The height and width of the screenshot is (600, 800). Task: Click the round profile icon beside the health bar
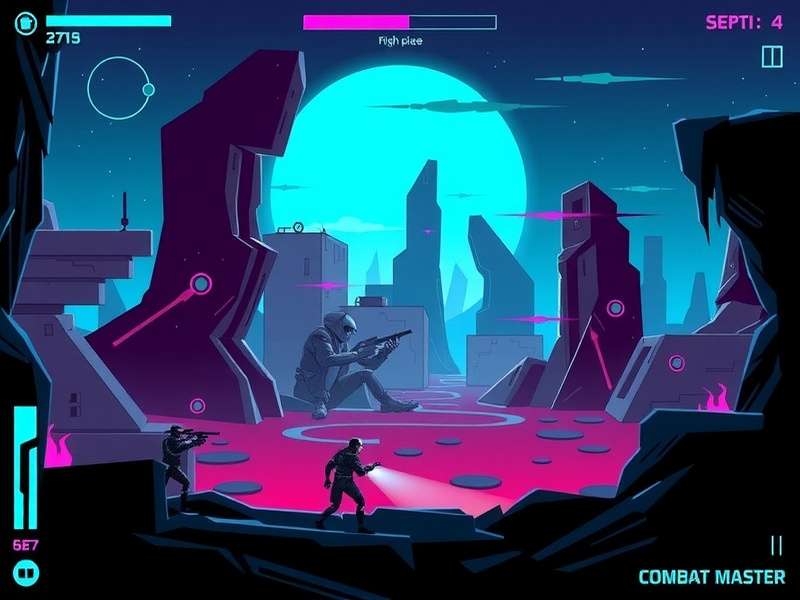[x=27, y=21]
